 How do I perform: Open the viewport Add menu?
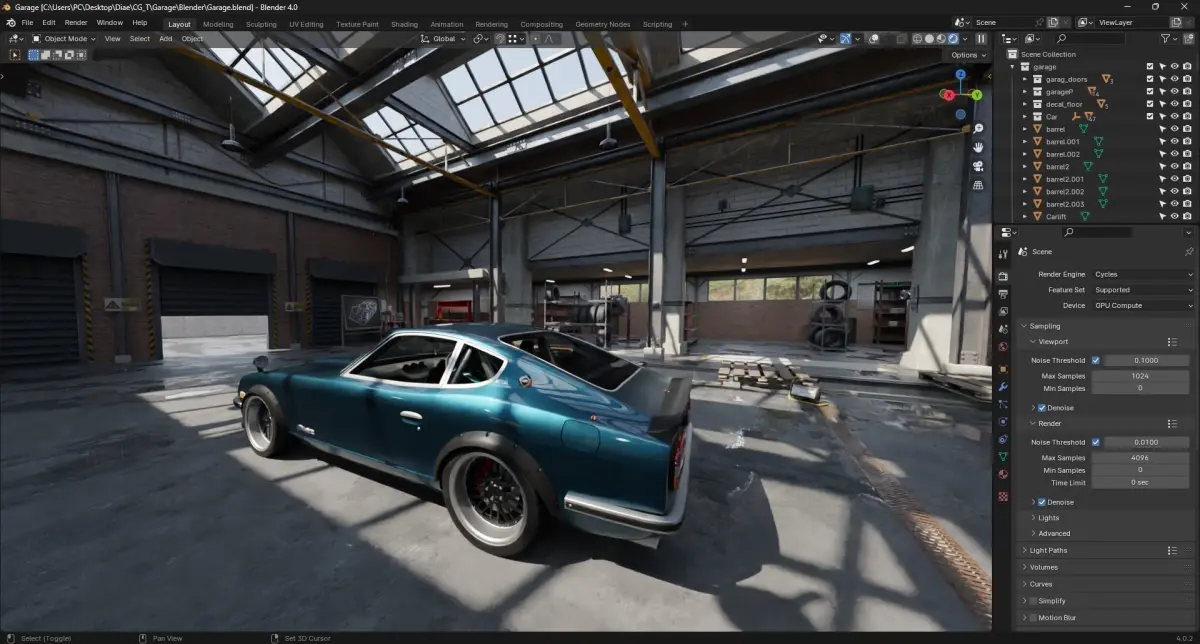(165, 39)
